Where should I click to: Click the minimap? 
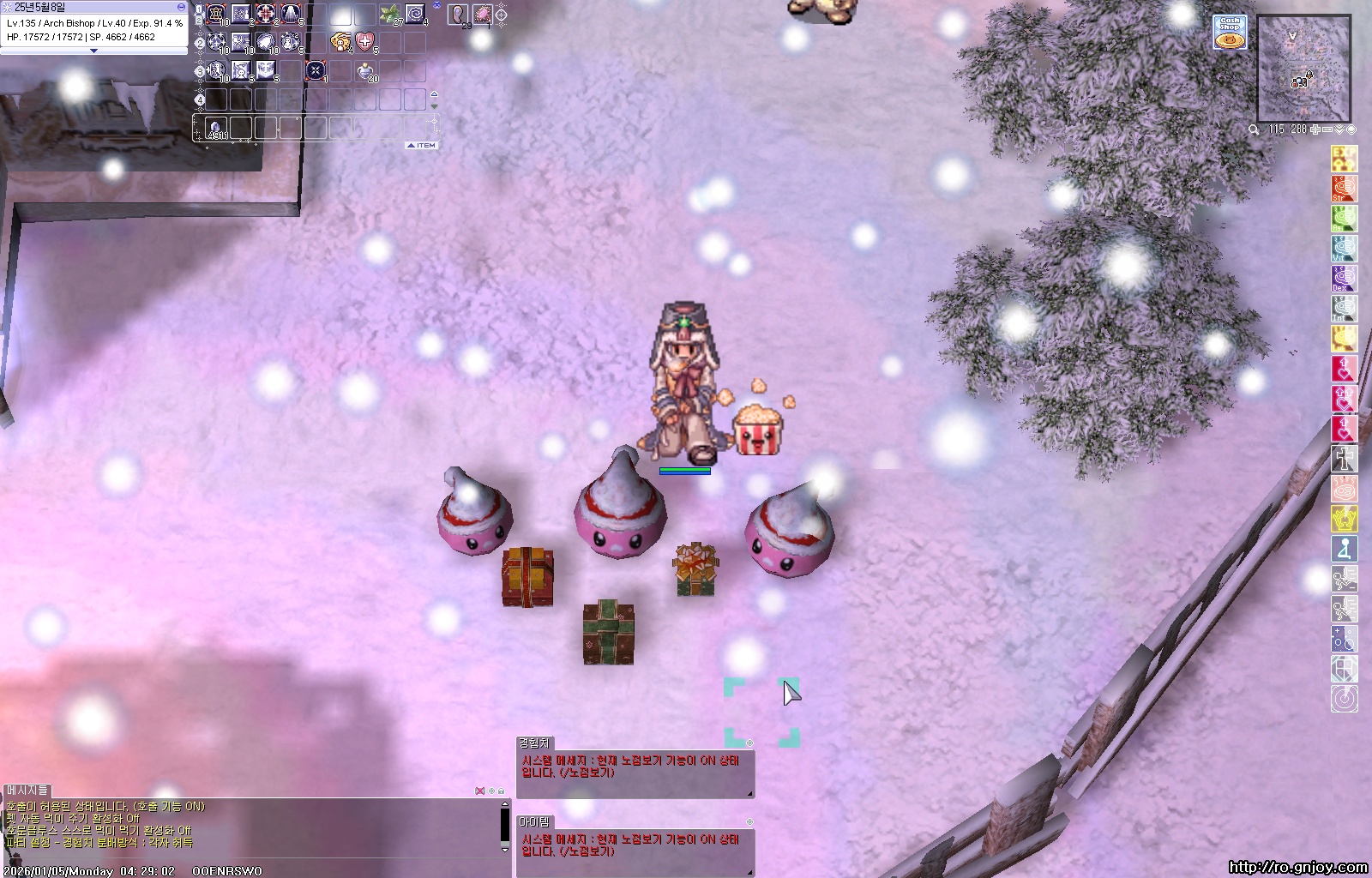(x=1303, y=69)
